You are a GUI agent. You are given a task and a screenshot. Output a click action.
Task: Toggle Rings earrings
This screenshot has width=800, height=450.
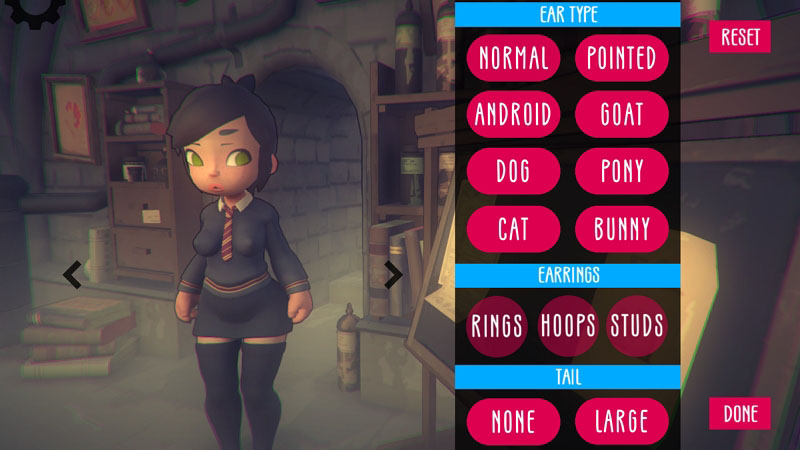tap(498, 325)
